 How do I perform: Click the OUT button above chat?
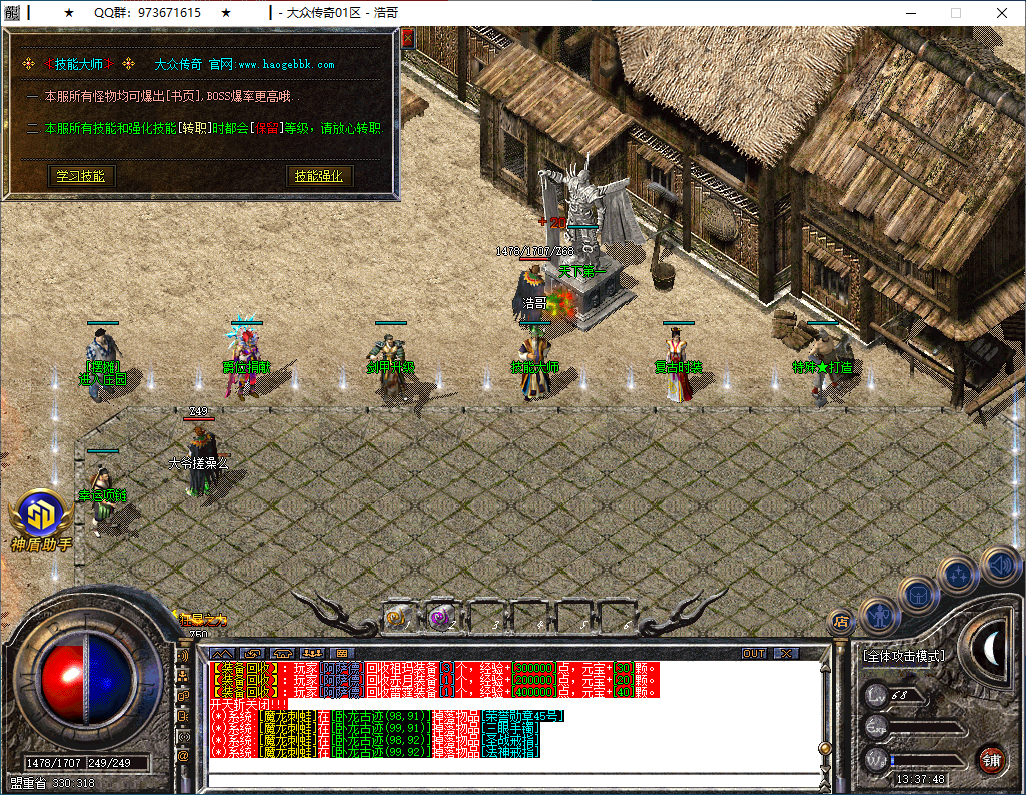coord(754,653)
